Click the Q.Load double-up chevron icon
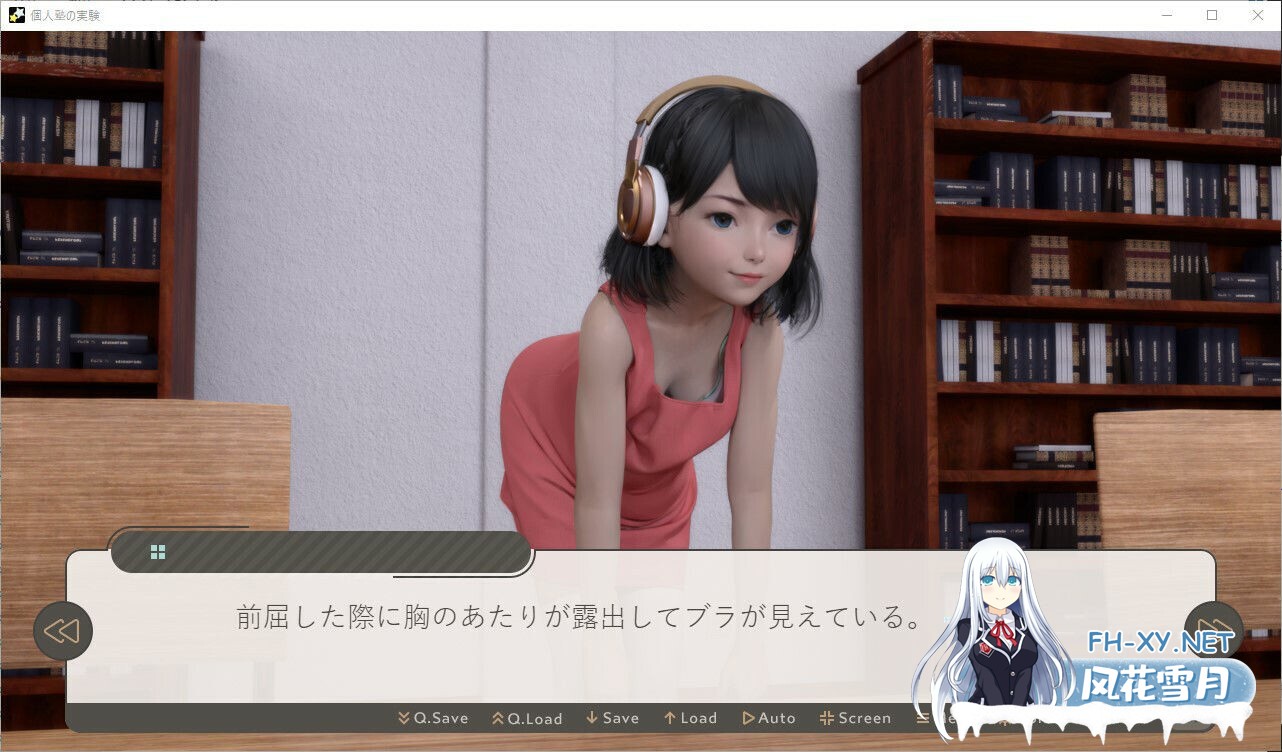 [x=497, y=717]
